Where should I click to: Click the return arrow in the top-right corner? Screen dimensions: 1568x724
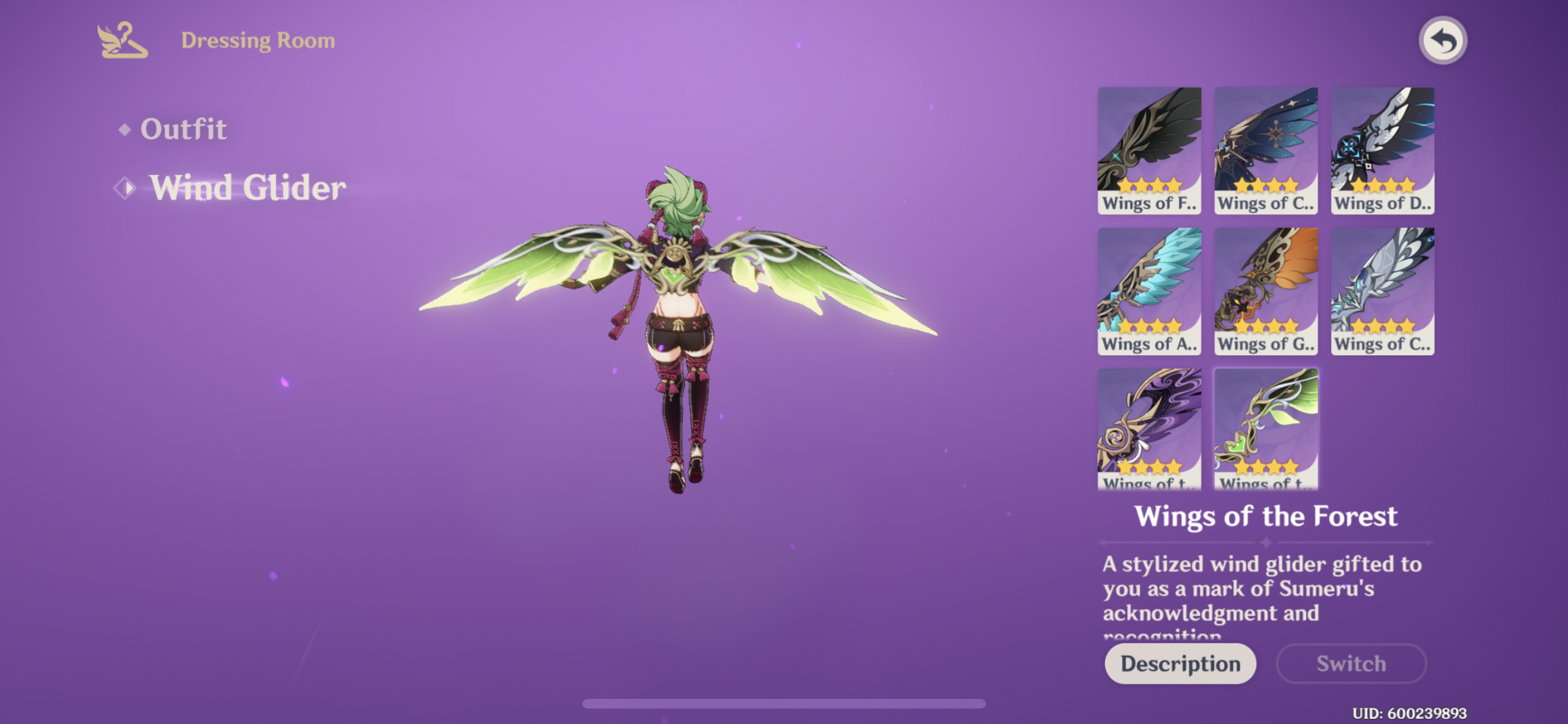coord(1442,41)
